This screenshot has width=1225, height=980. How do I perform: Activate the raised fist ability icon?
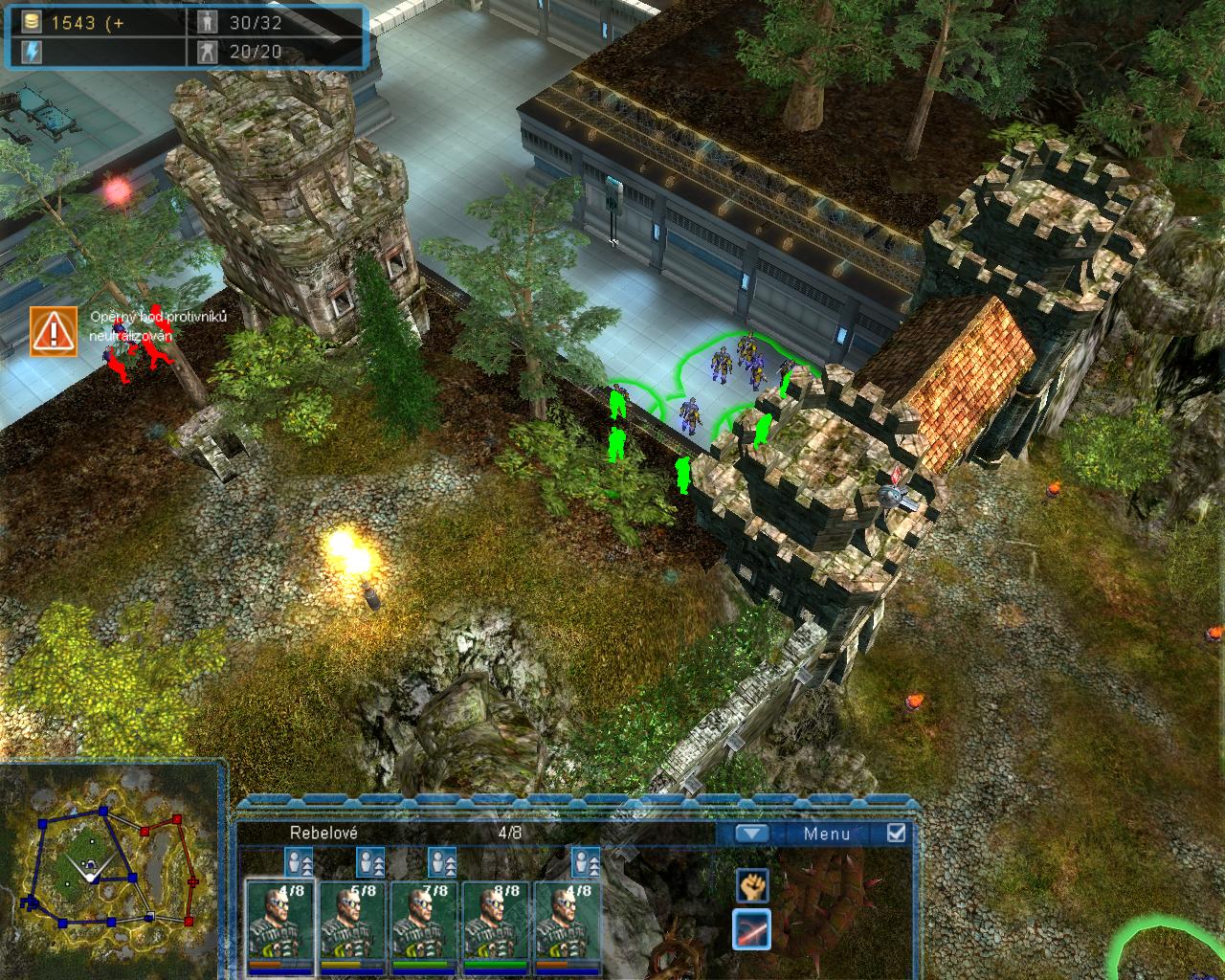click(x=752, y=886)
